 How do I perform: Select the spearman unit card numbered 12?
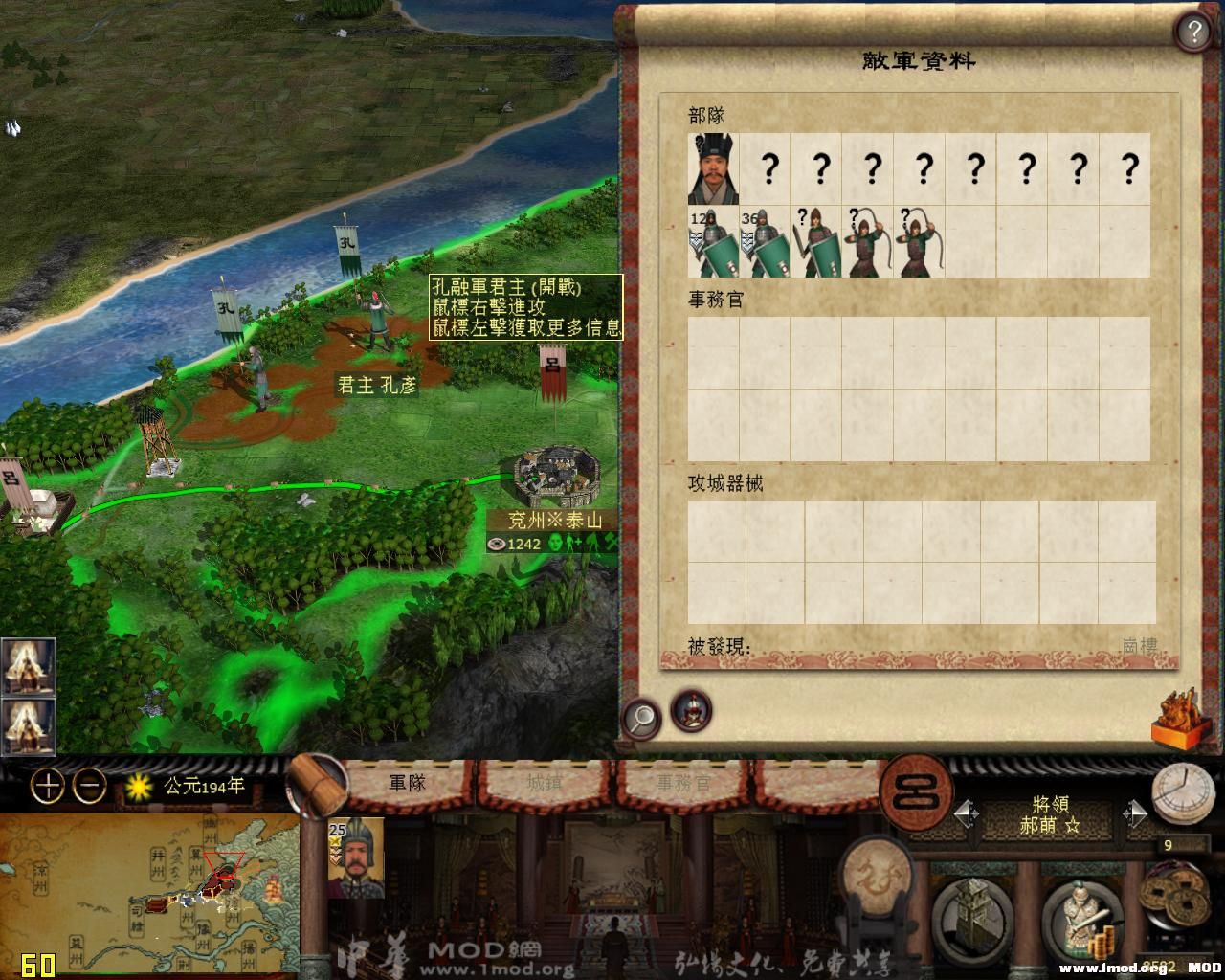click(713, 243)
